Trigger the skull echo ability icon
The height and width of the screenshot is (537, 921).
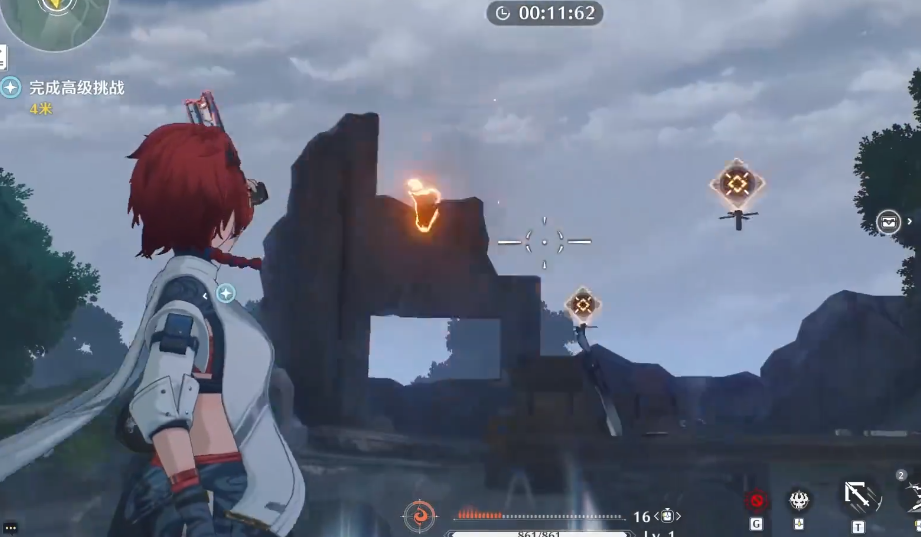799,499
